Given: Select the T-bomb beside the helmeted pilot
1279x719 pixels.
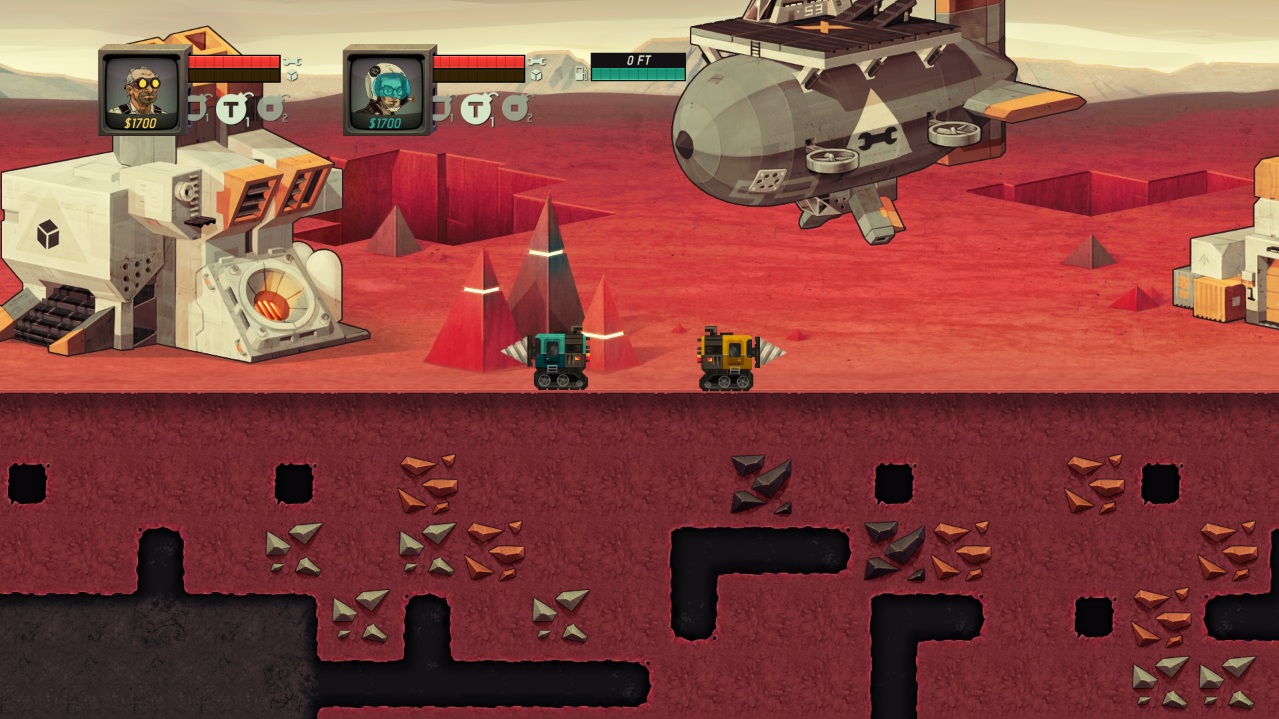Looking at the screenshot, I should 476,107.
